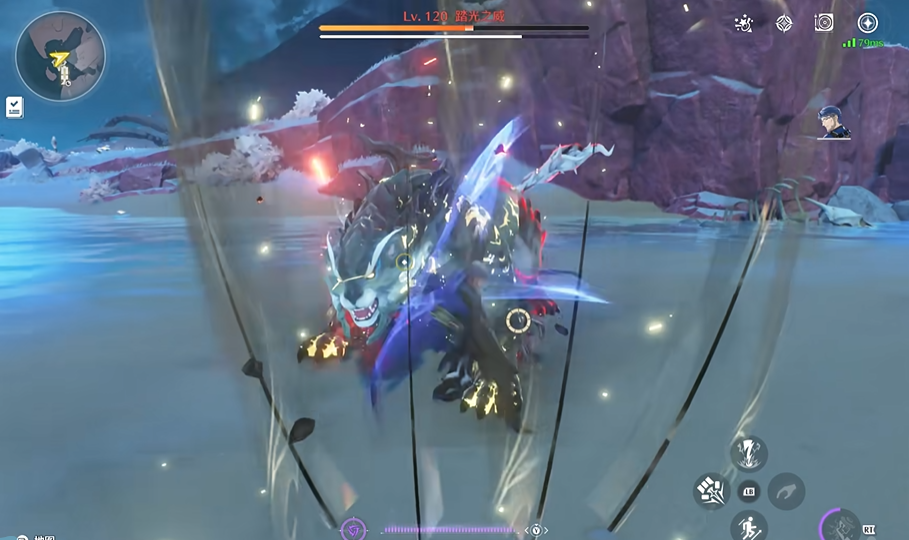The image size is (909, 540).
Task: Tap the purple triangle icon at bottom
Action: [354, 529]
